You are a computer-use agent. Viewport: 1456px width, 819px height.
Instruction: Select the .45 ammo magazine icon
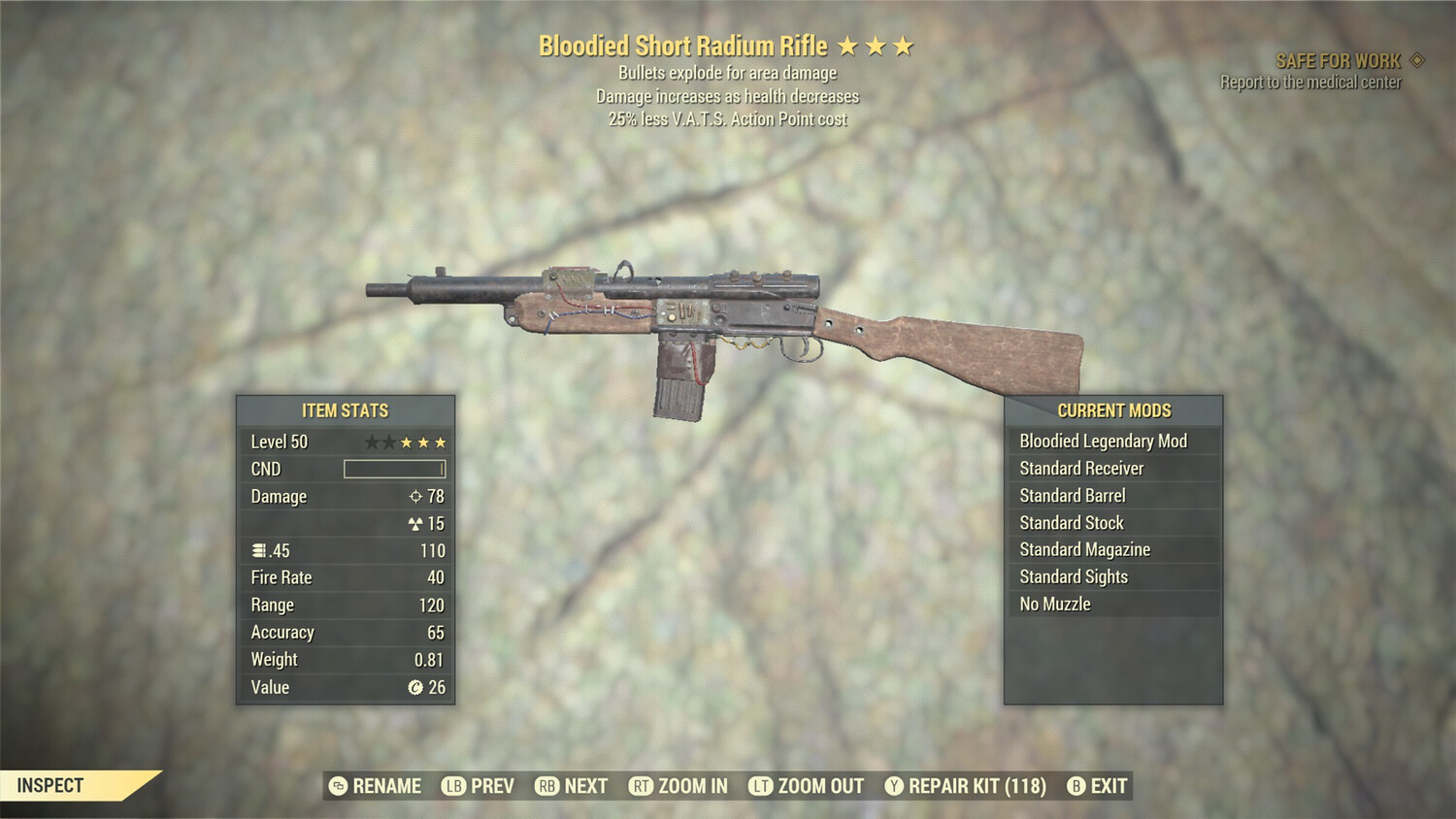pyautogui.click(x=260, y=550)
